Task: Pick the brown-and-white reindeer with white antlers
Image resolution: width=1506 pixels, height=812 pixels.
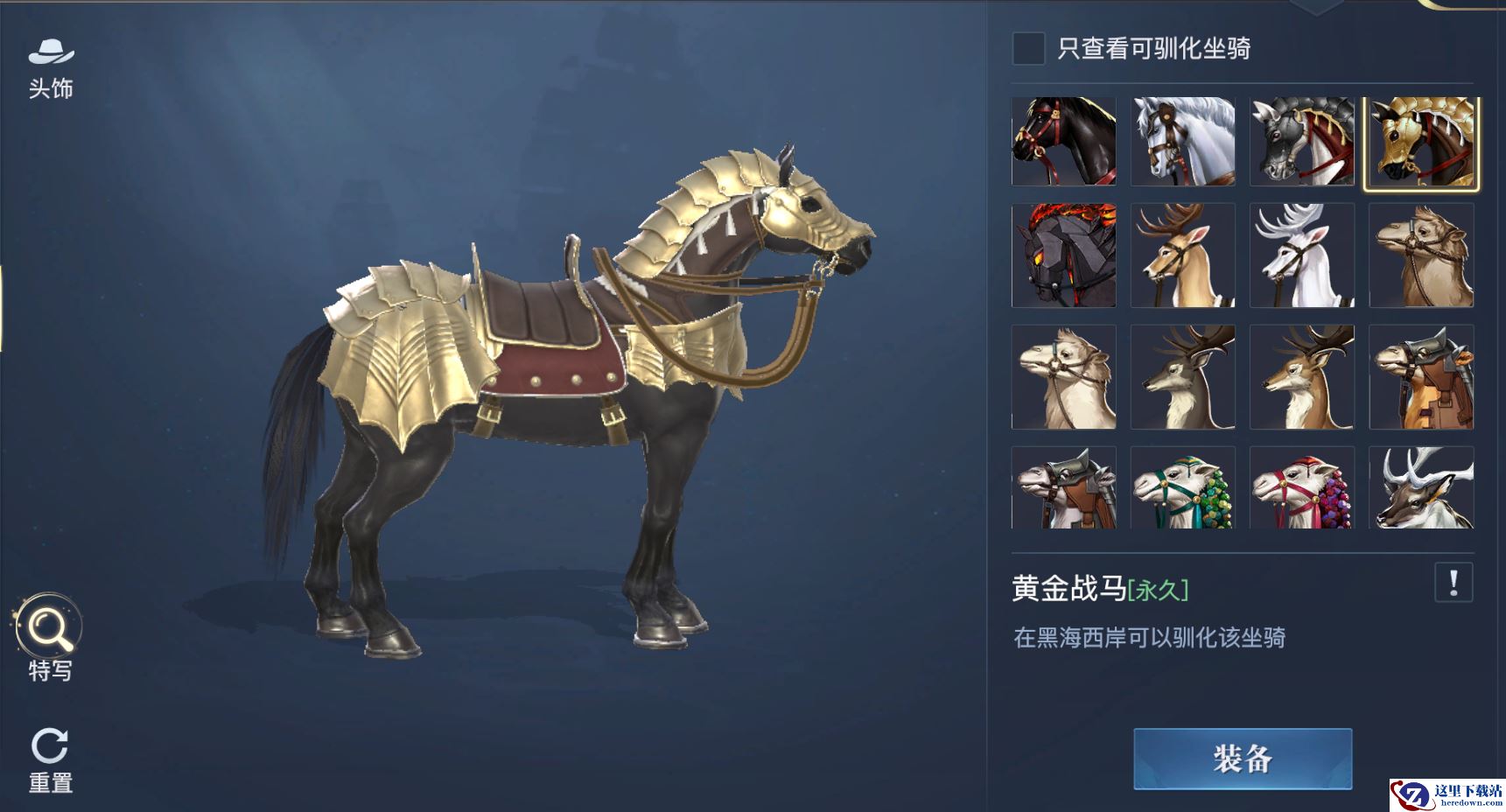Action: point(1421,487)
